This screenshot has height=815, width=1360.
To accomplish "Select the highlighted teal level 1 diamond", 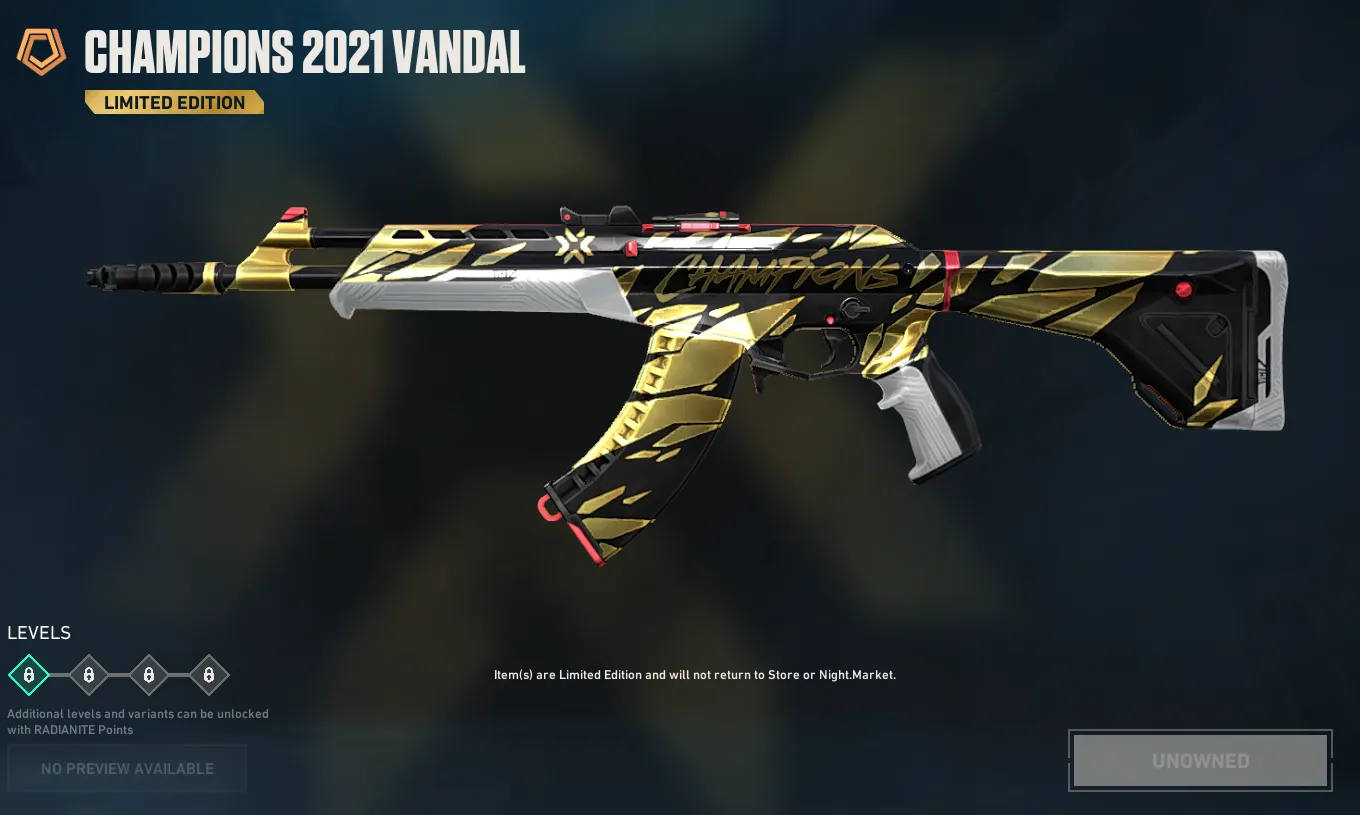I will click(29, 676).
